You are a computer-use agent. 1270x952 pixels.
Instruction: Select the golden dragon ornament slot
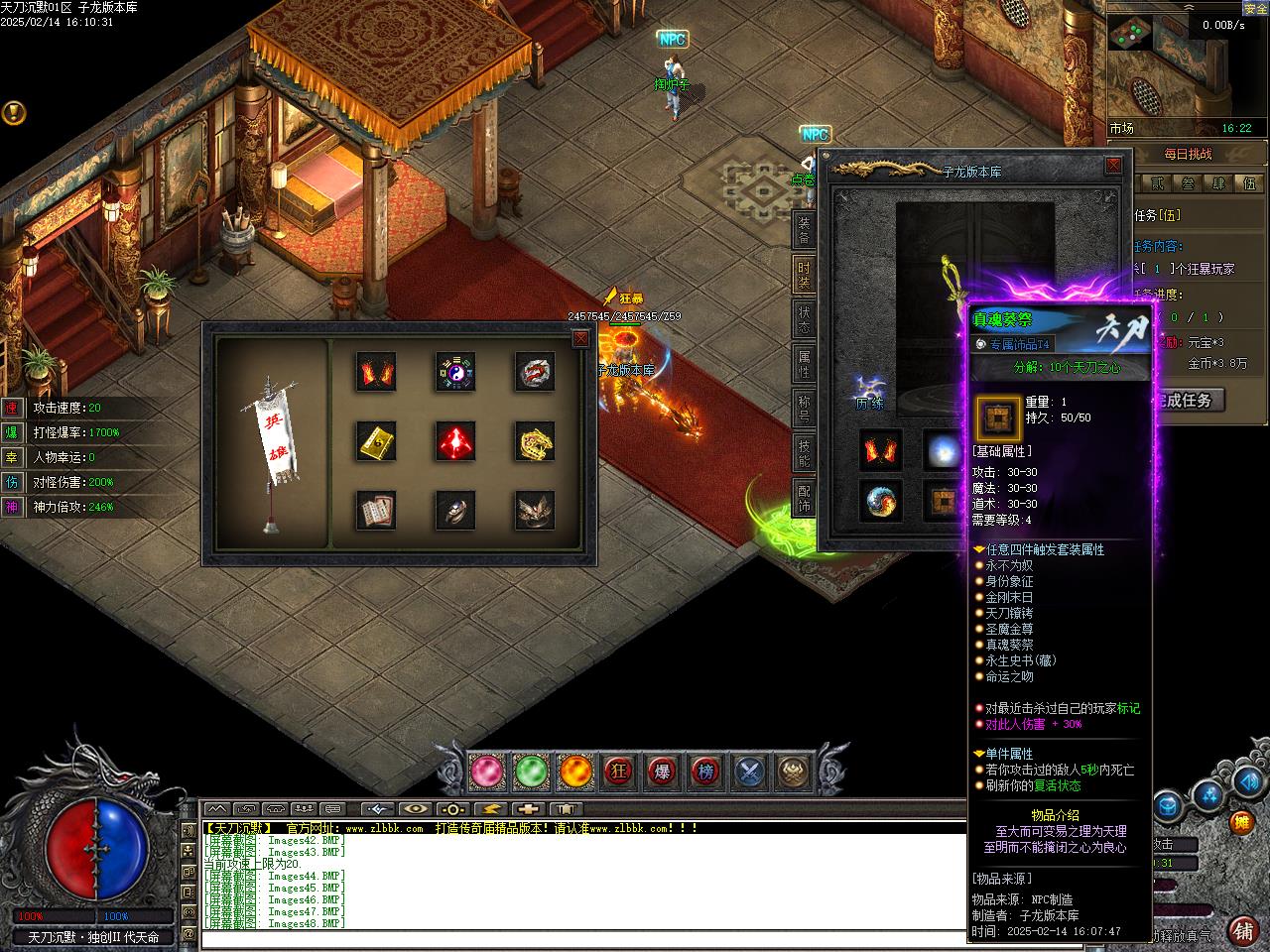[x=535, y=442]
